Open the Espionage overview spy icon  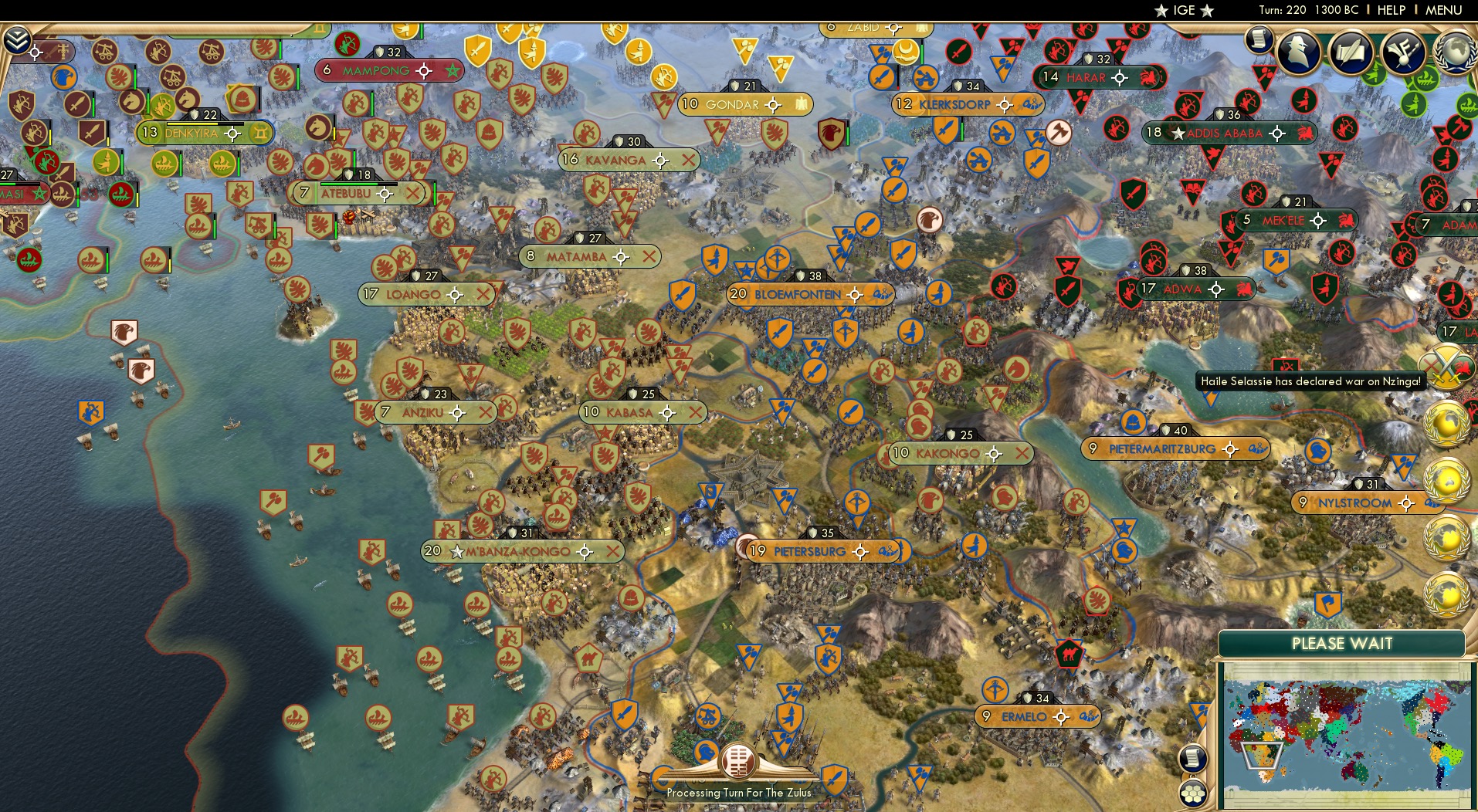pos(1299,52)
